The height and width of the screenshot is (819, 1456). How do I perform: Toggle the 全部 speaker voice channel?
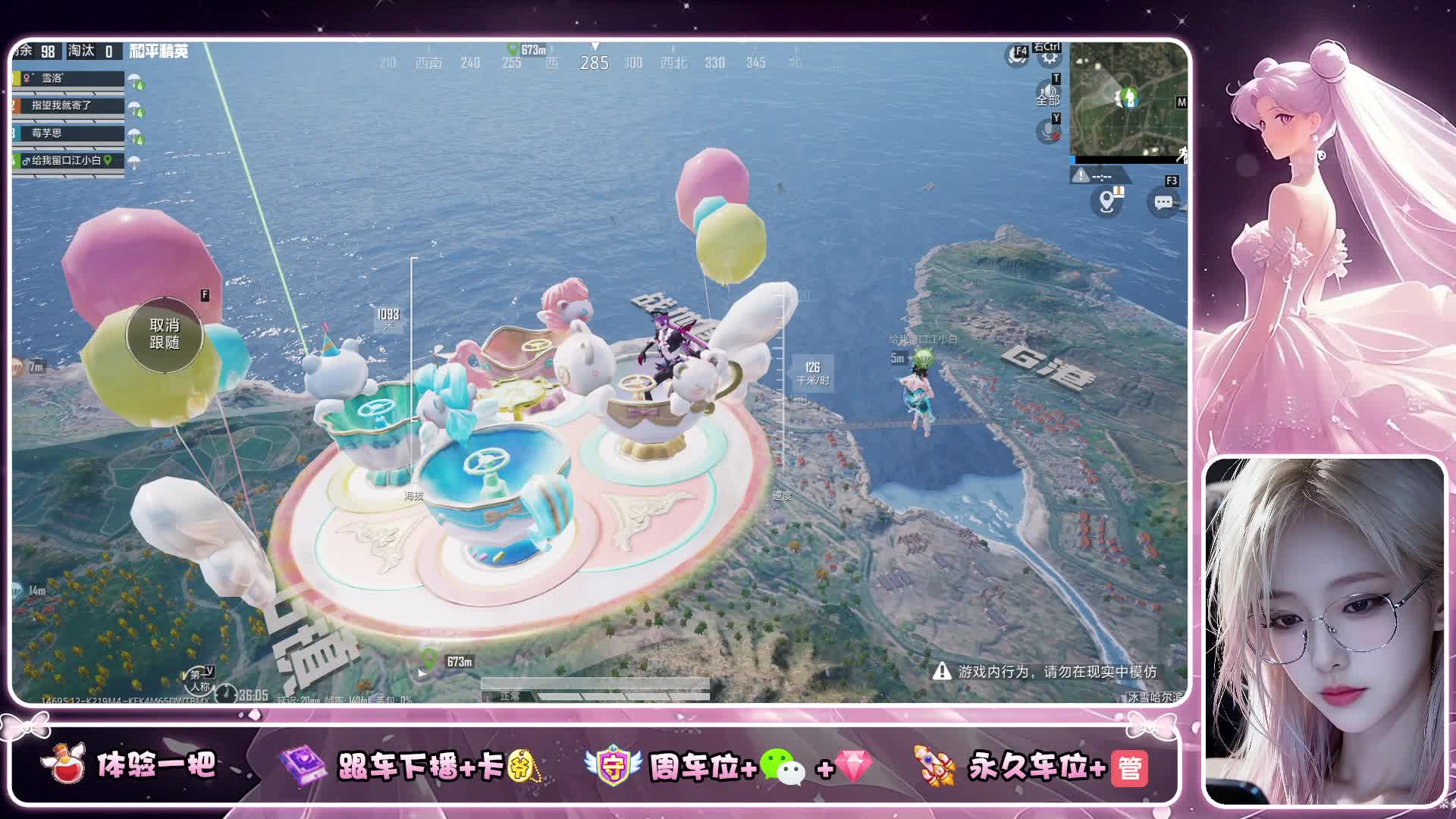point(1048,94)
